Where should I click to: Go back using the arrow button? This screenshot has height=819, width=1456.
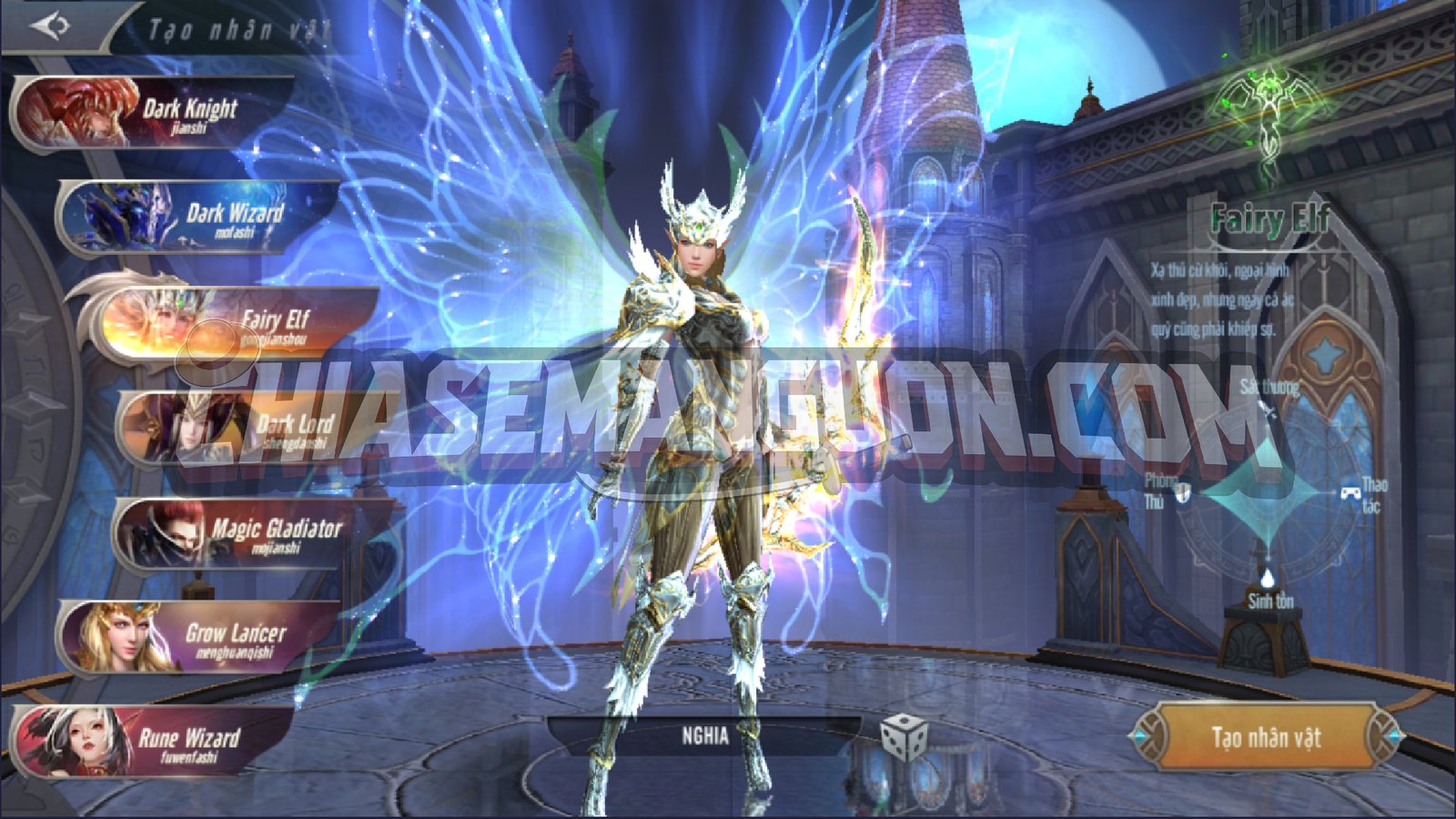50,25
